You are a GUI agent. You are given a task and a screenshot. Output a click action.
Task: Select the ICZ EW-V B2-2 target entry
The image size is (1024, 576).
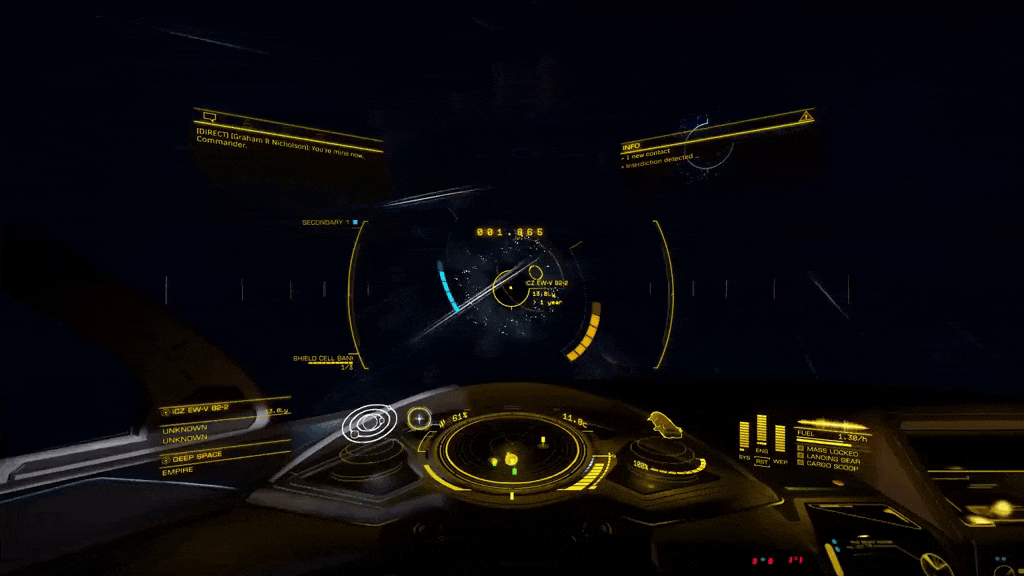[200, 410]
